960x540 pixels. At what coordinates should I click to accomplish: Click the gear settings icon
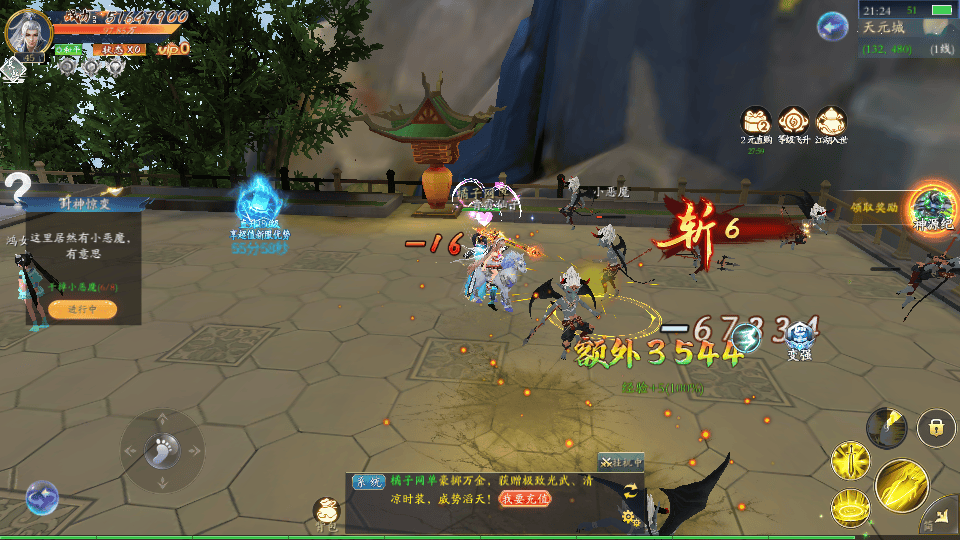[x=631, y=517]
